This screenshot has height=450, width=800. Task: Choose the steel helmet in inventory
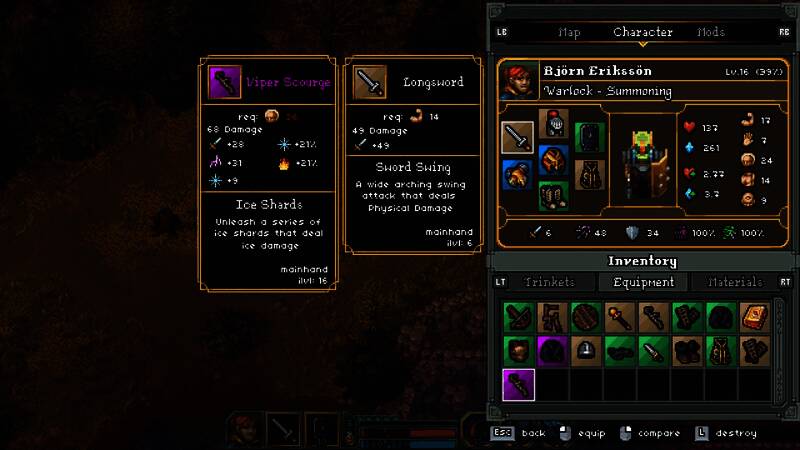coord(585,351)
